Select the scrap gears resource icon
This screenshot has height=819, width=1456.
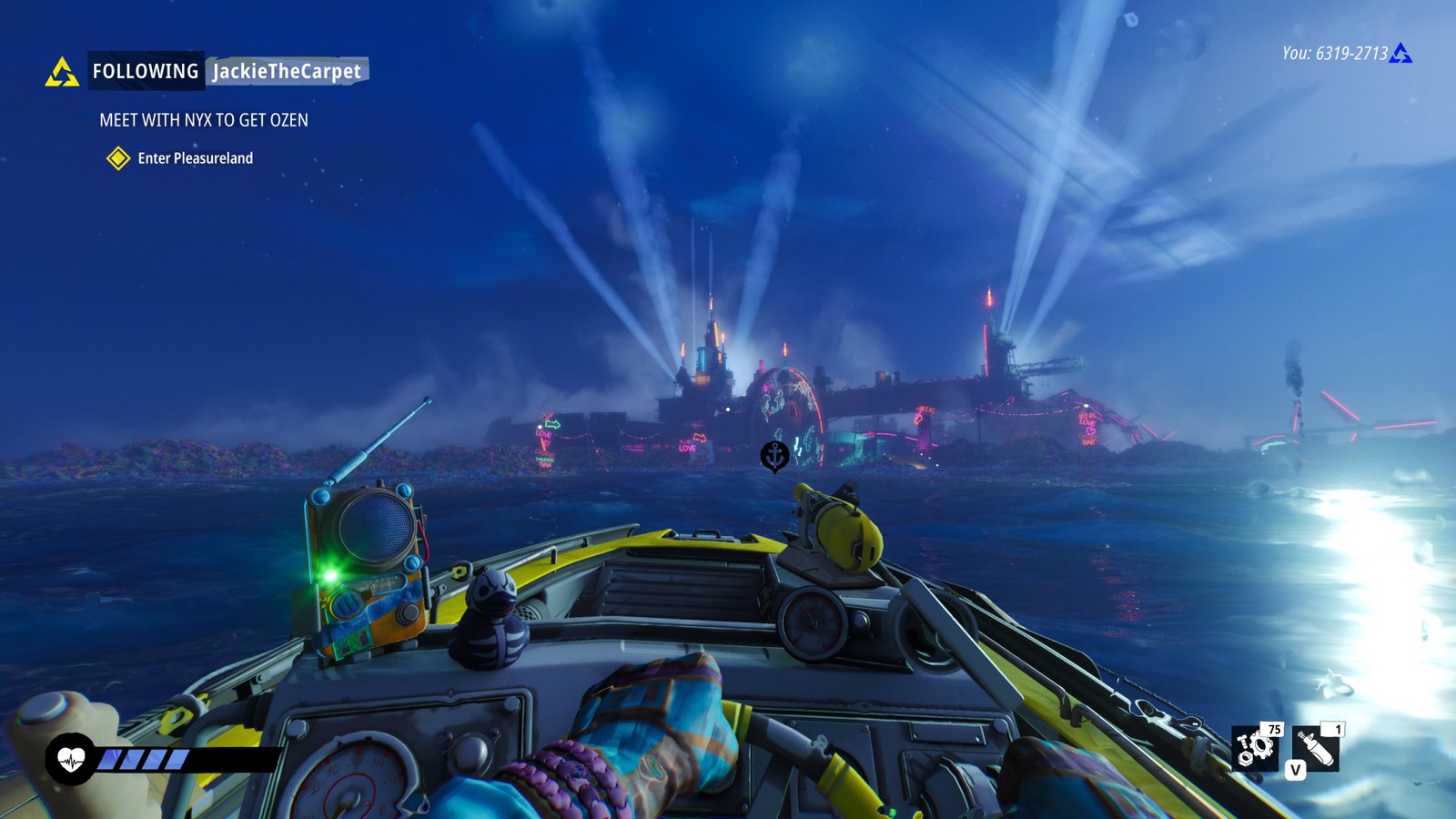(1255, 748)
